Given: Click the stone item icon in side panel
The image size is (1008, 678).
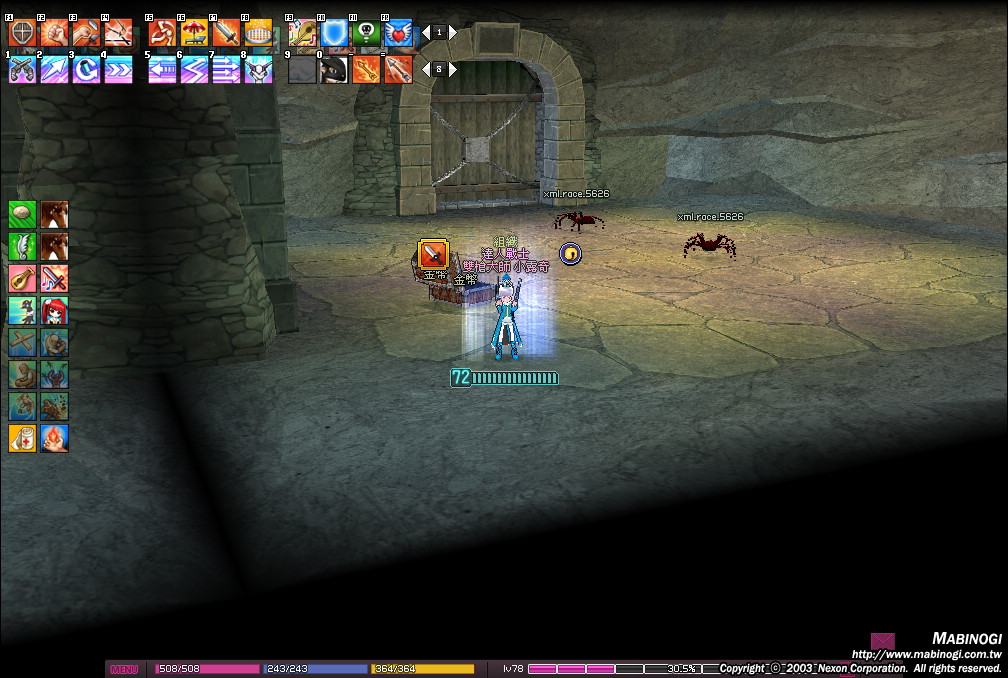Looking at the screenshot, I should pos(23,214).
